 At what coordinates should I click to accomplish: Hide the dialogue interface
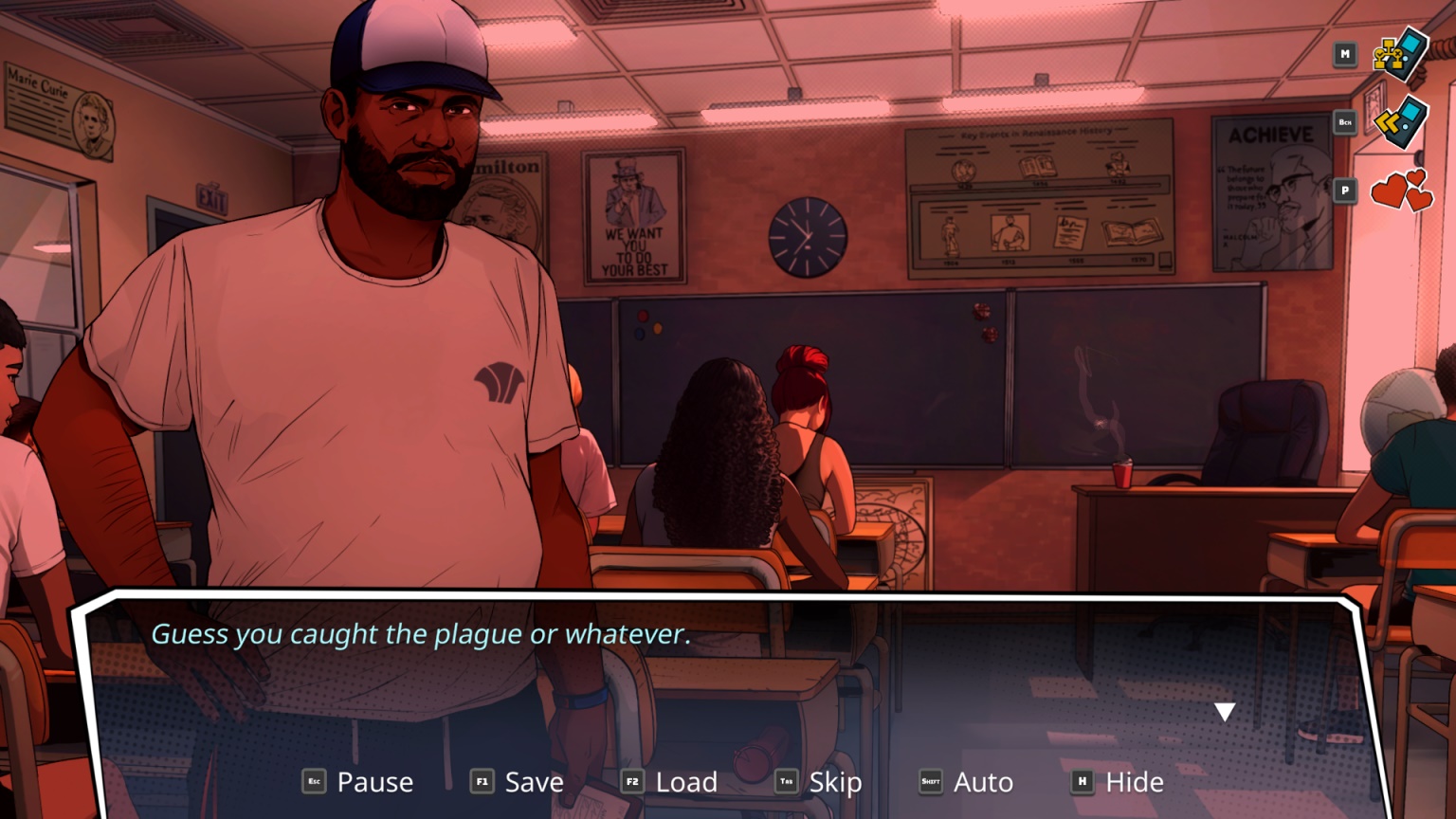tap(1136, 782)
